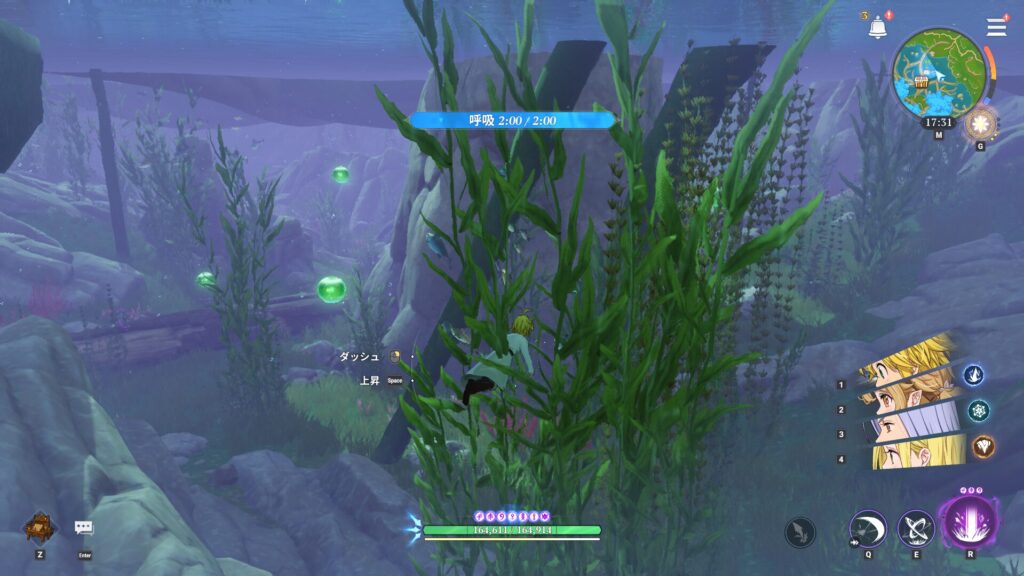Click the greyed-out wing skill icon
Screen dimensions: 1024x576
coord(800,532)
